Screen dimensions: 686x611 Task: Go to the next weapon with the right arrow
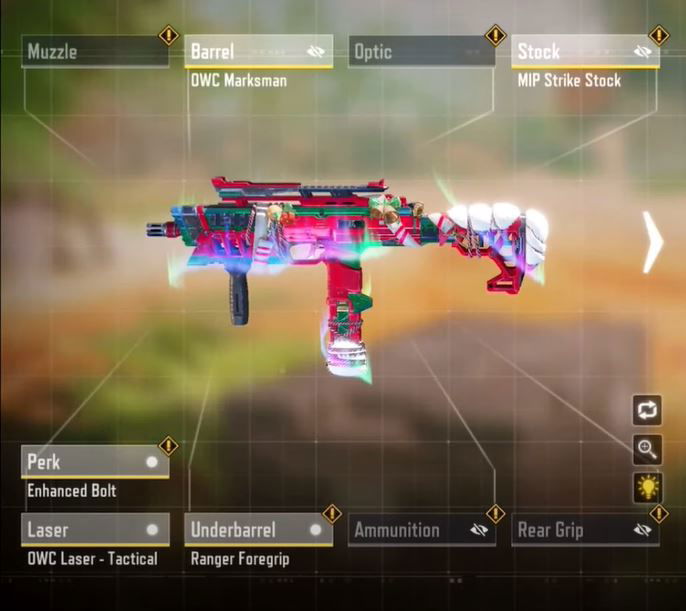pos(652,241)
